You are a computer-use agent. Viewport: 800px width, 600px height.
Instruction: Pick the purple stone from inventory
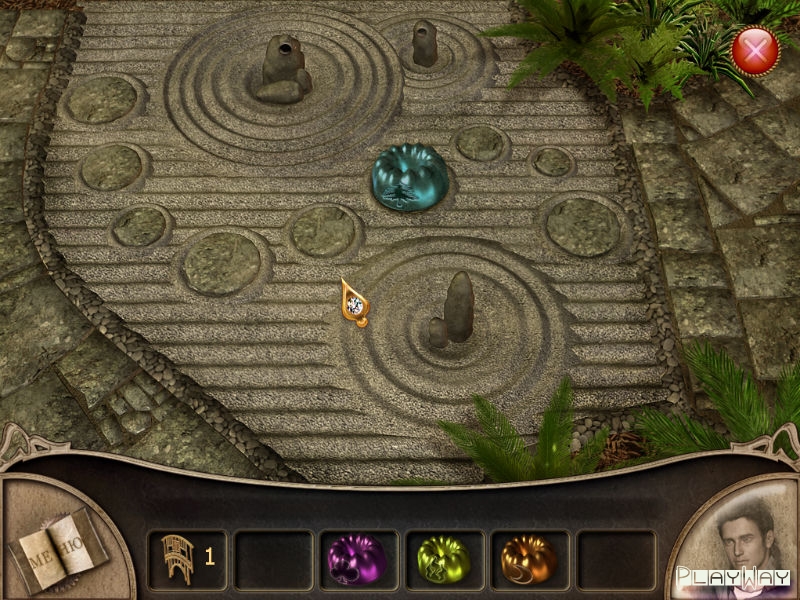click(x=357, y=559)
